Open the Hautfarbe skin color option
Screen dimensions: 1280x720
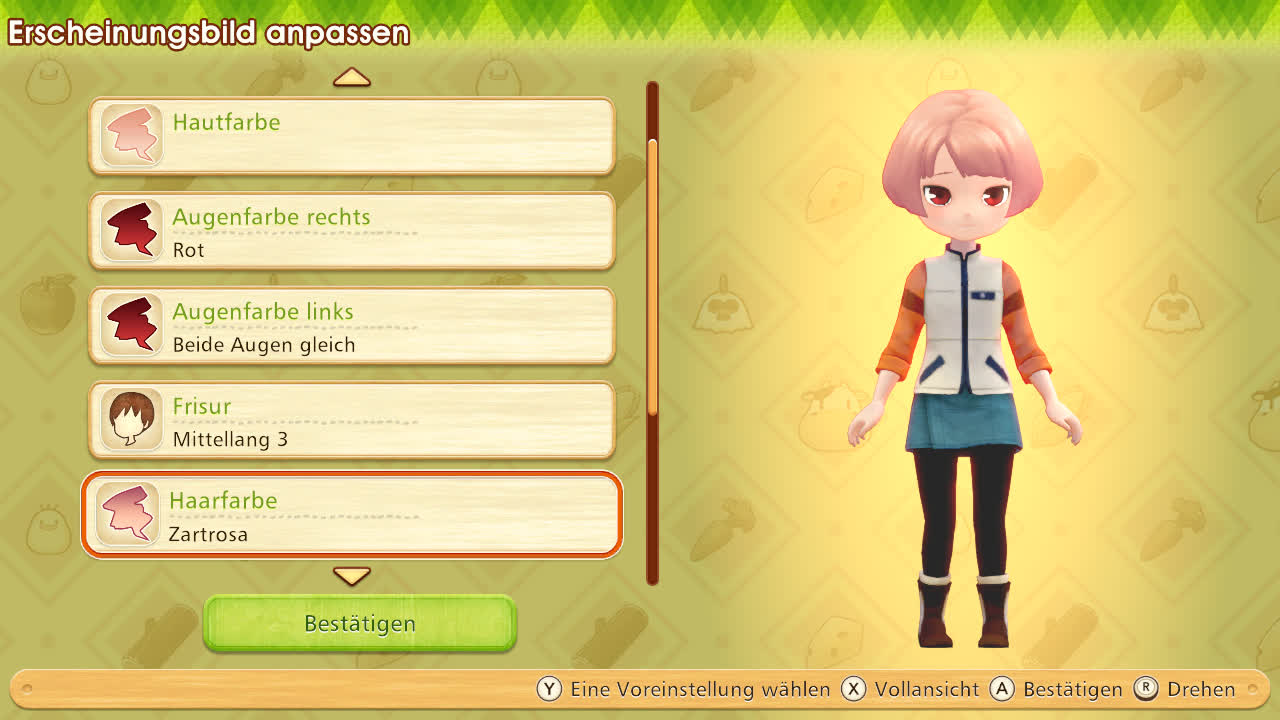point(352,136)
